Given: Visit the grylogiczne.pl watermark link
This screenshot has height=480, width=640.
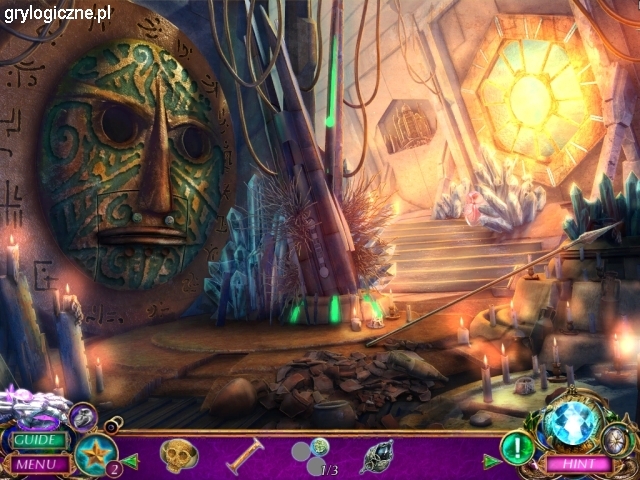Looking at the screenshot, I should coord(57,13).
